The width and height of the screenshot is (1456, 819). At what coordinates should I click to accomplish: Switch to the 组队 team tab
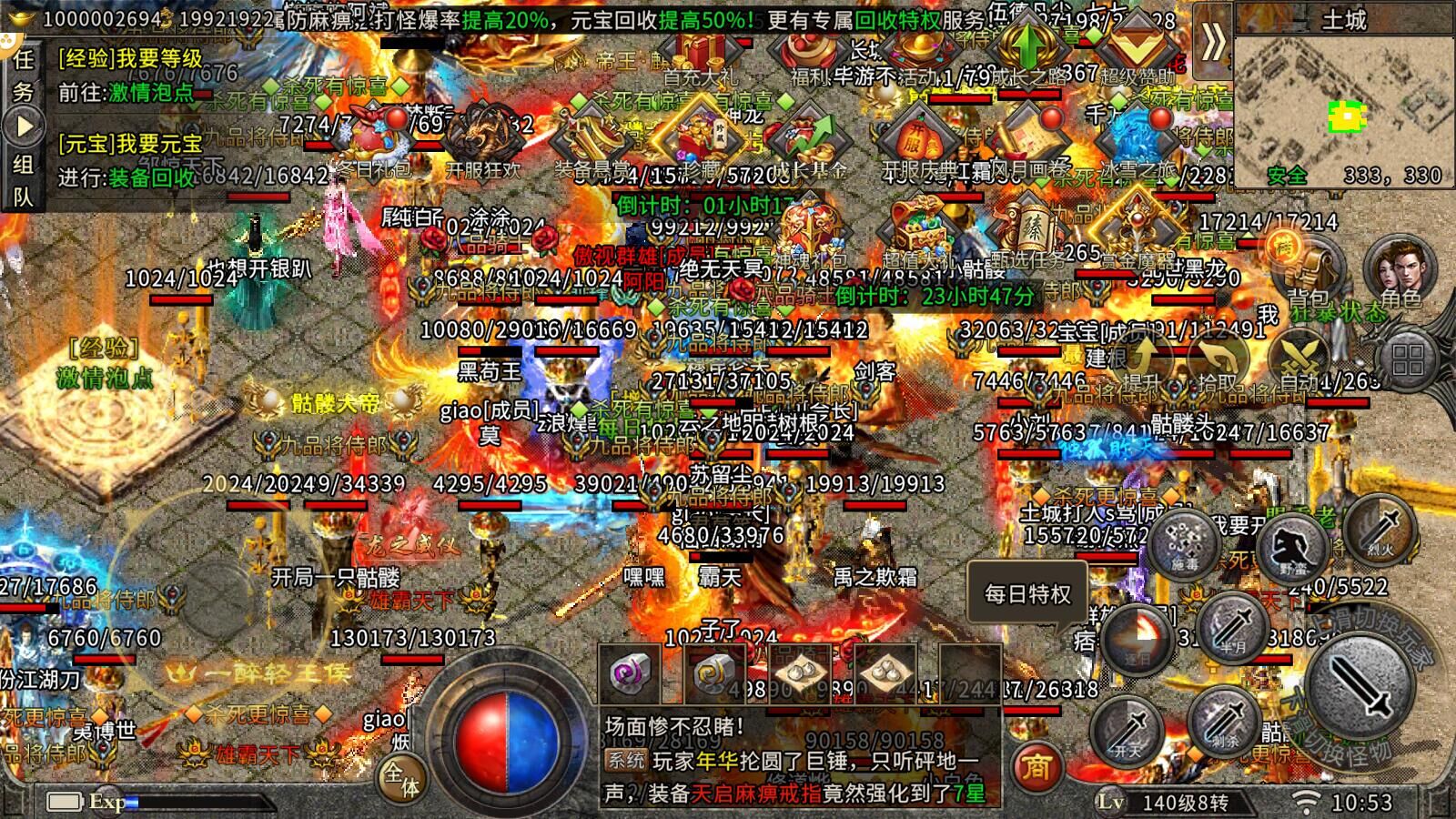pyautogui.click(x=23, y=179)
